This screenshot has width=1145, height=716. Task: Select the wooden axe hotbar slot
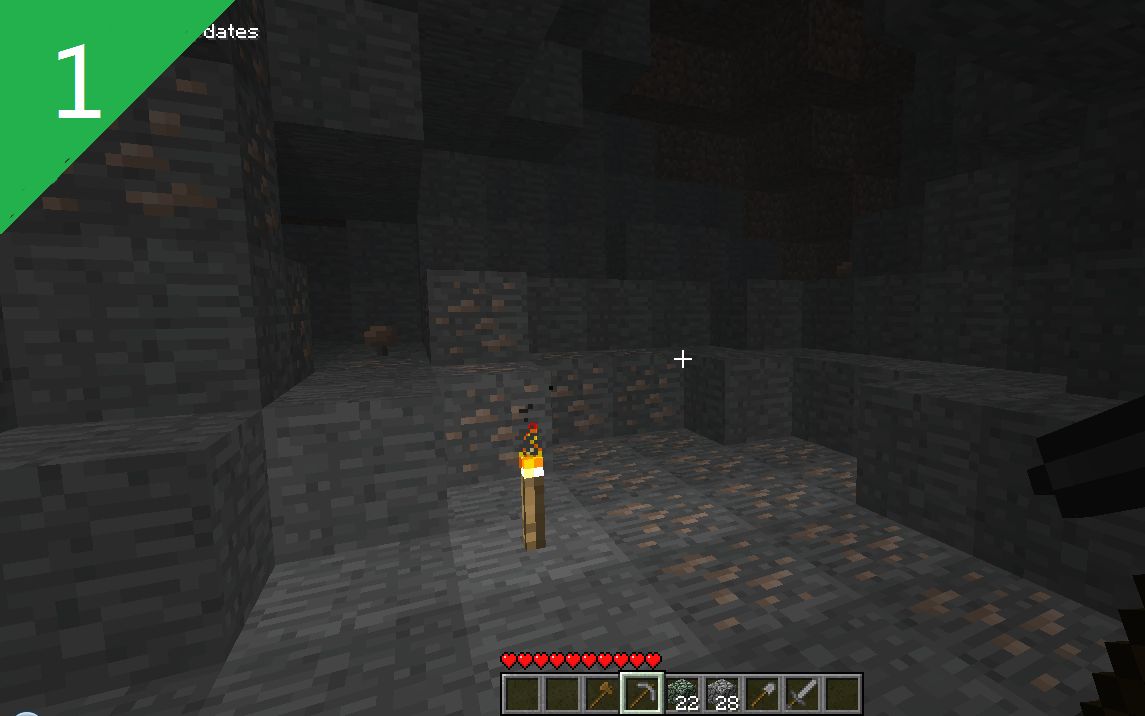pyautogui.click(x=601, y=693)
